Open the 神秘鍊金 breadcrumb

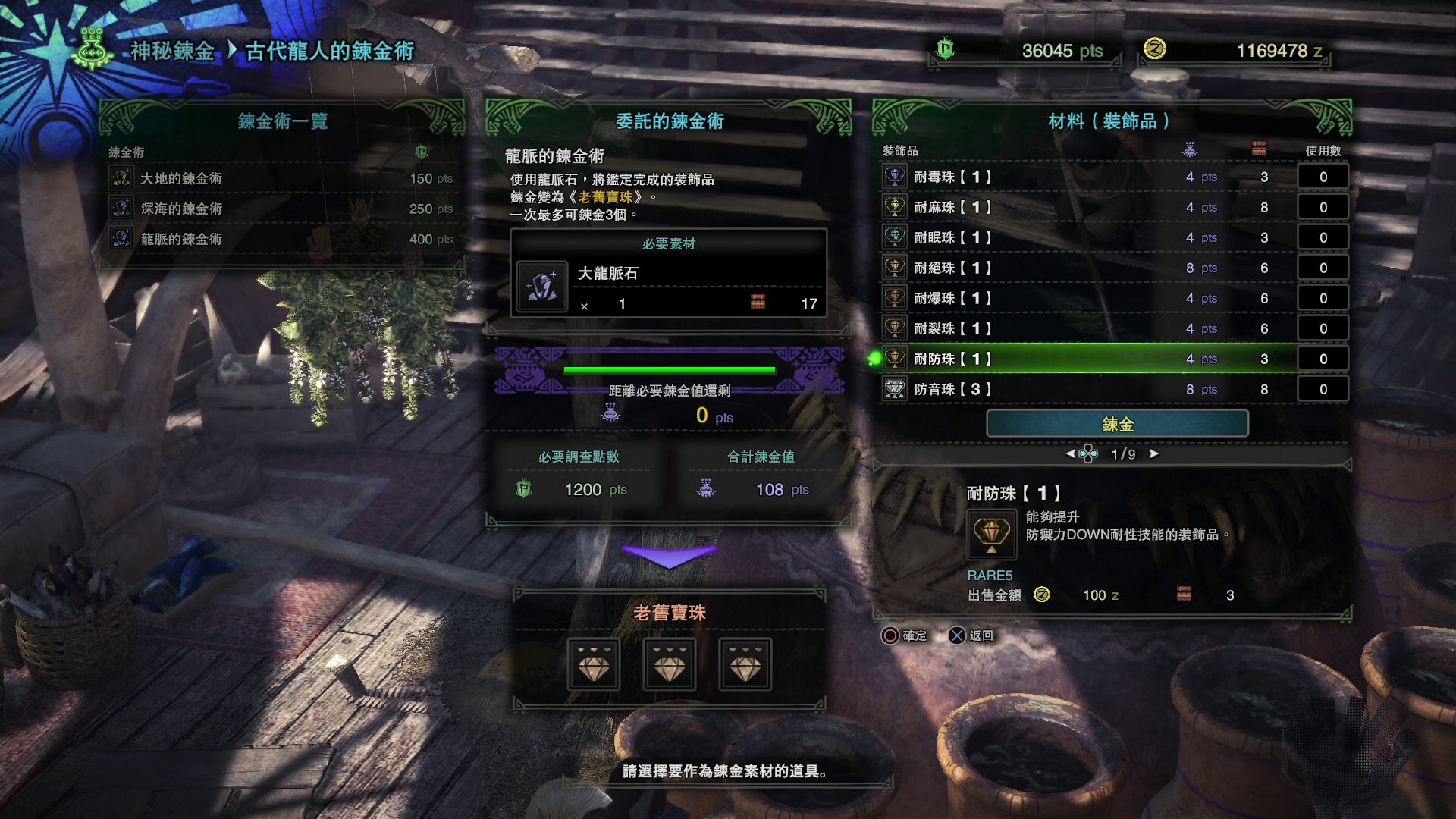click(x=172, y=51)
